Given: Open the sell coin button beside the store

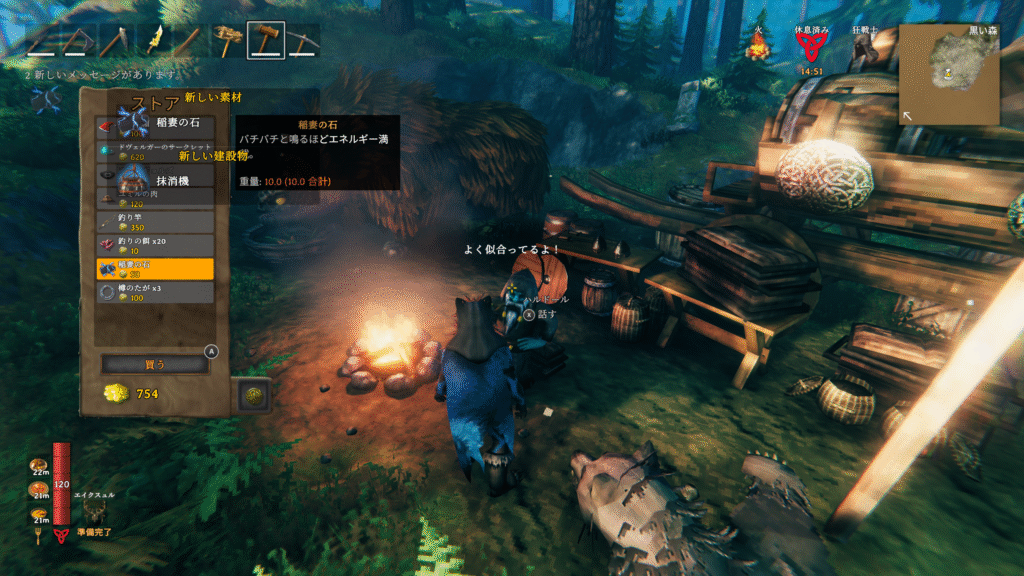Looking at the screenshot, I should [x=253, y=396].
